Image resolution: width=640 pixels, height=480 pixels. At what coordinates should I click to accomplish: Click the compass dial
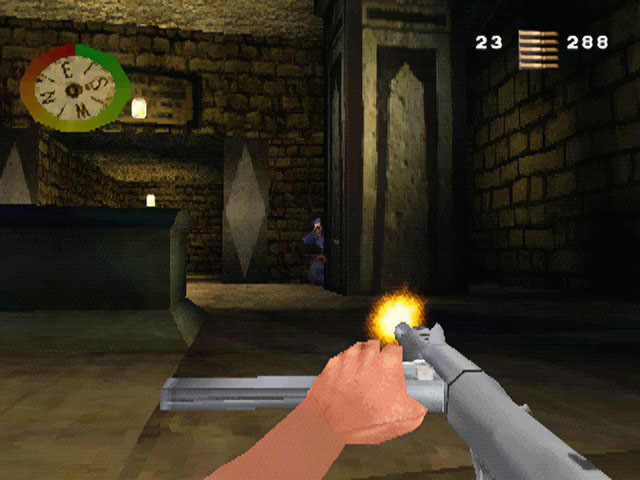75,88
